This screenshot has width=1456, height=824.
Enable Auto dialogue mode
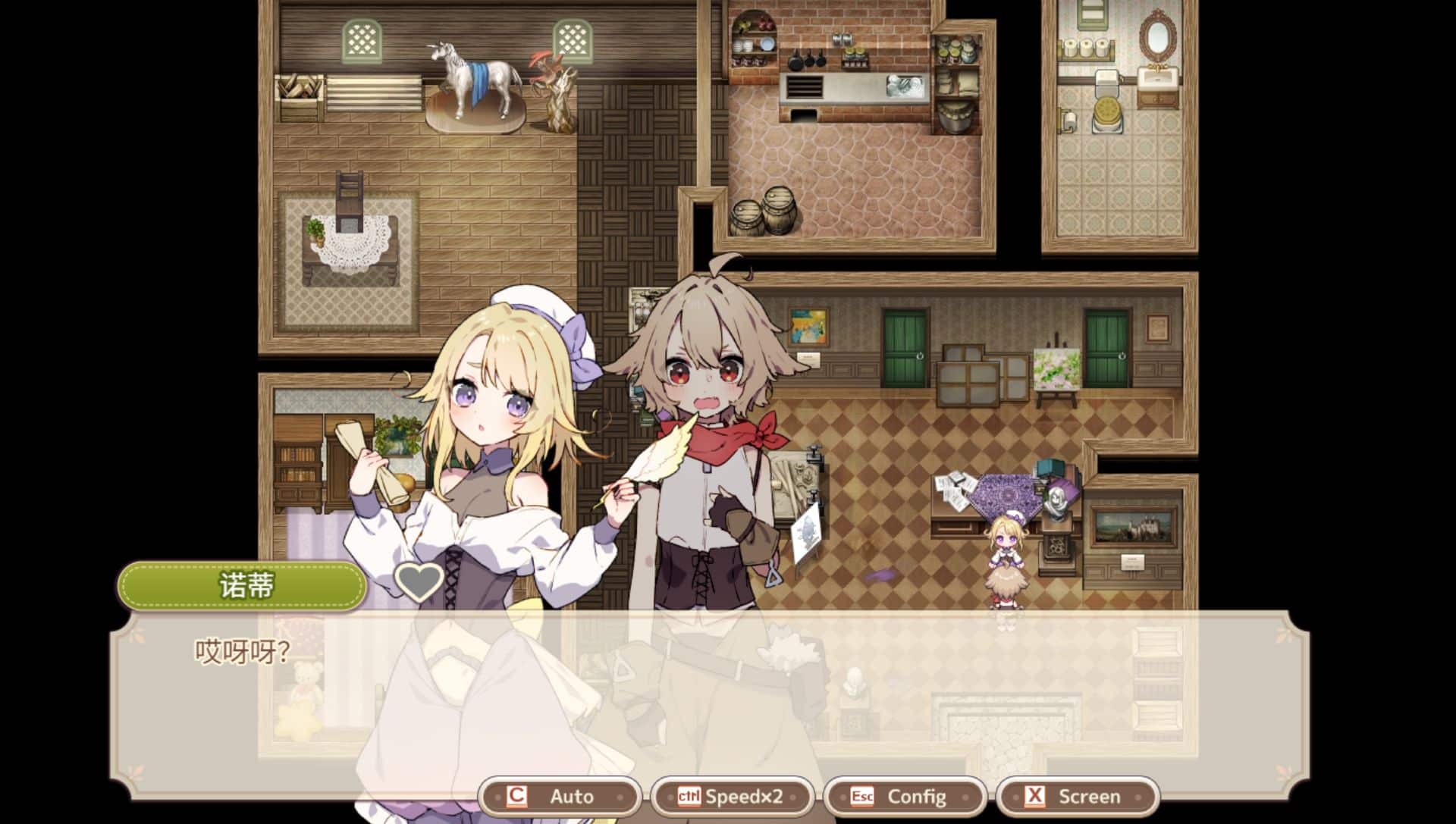click(560, 796)
